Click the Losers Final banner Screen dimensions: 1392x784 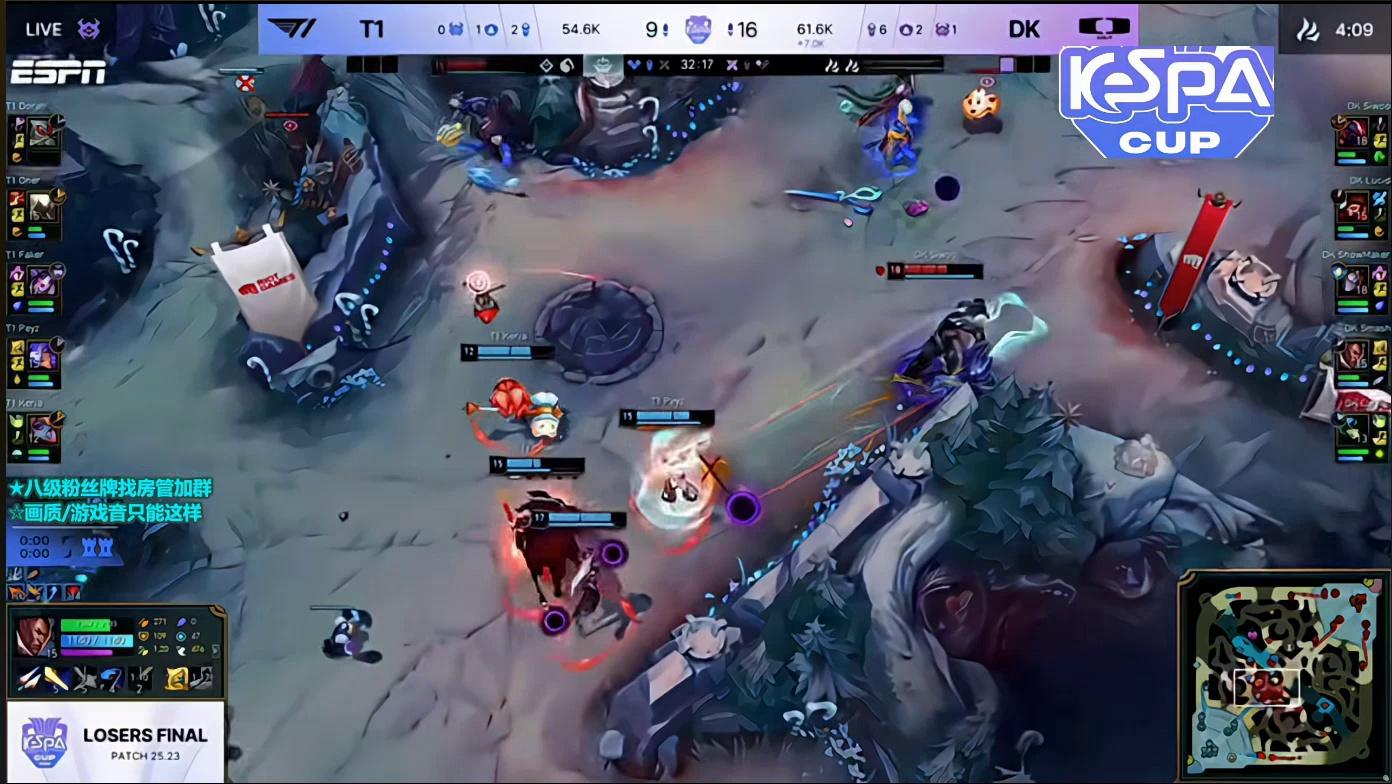(x=115, y=742)
